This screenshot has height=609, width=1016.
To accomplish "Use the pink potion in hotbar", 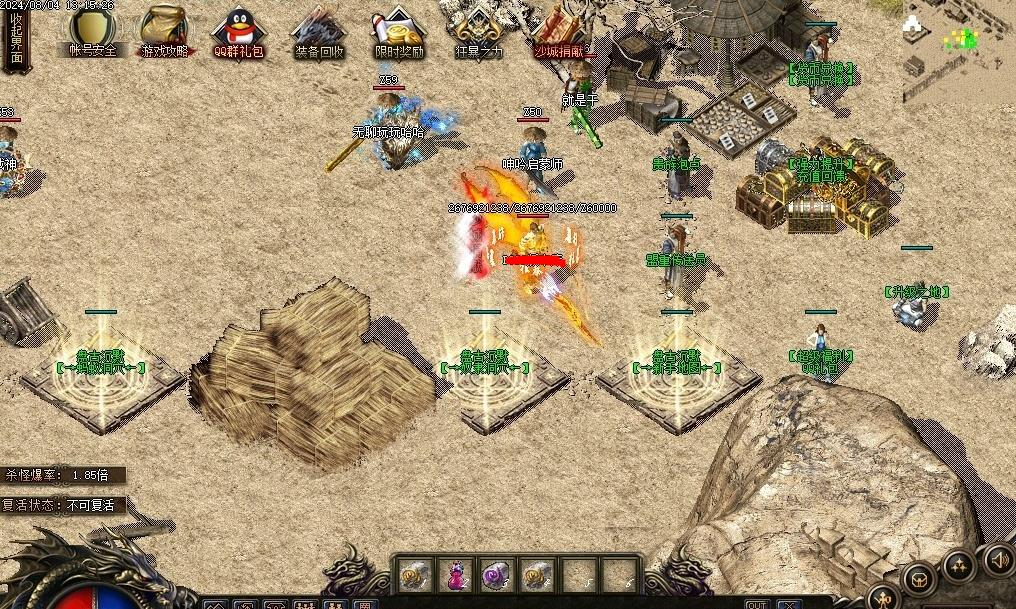I will [454, 575].
